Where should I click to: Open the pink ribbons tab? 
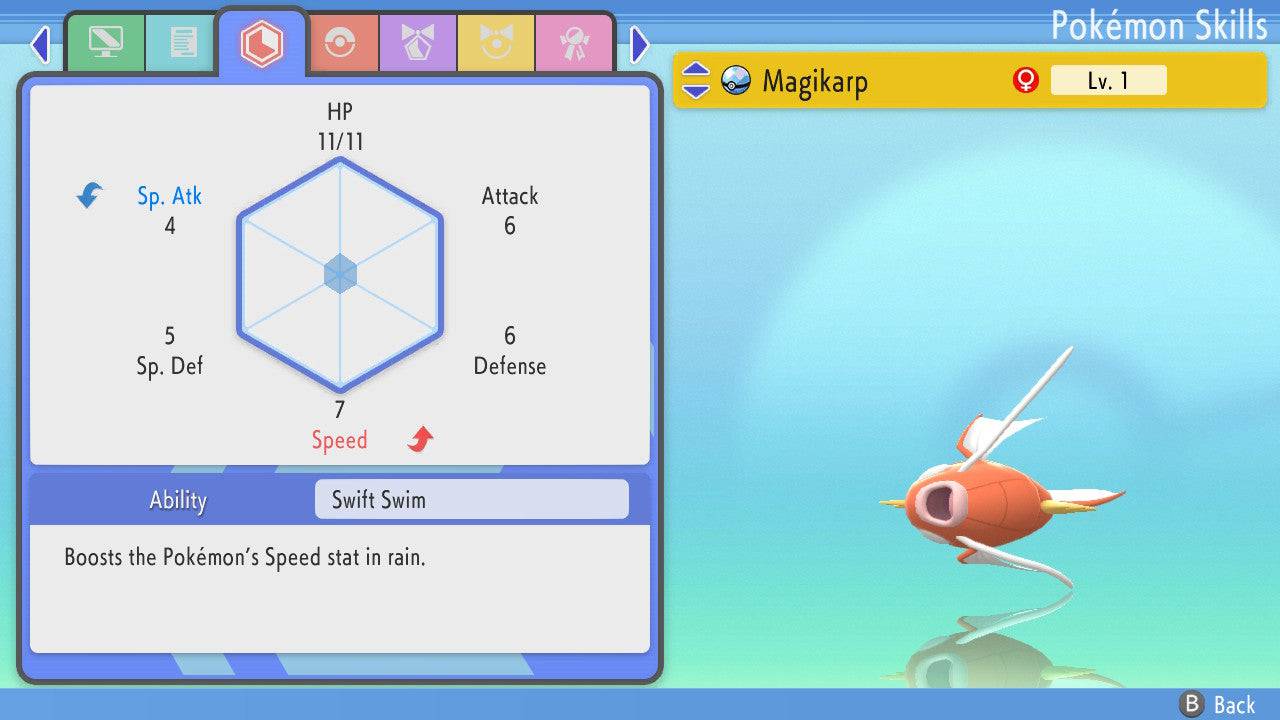[573, 43]
